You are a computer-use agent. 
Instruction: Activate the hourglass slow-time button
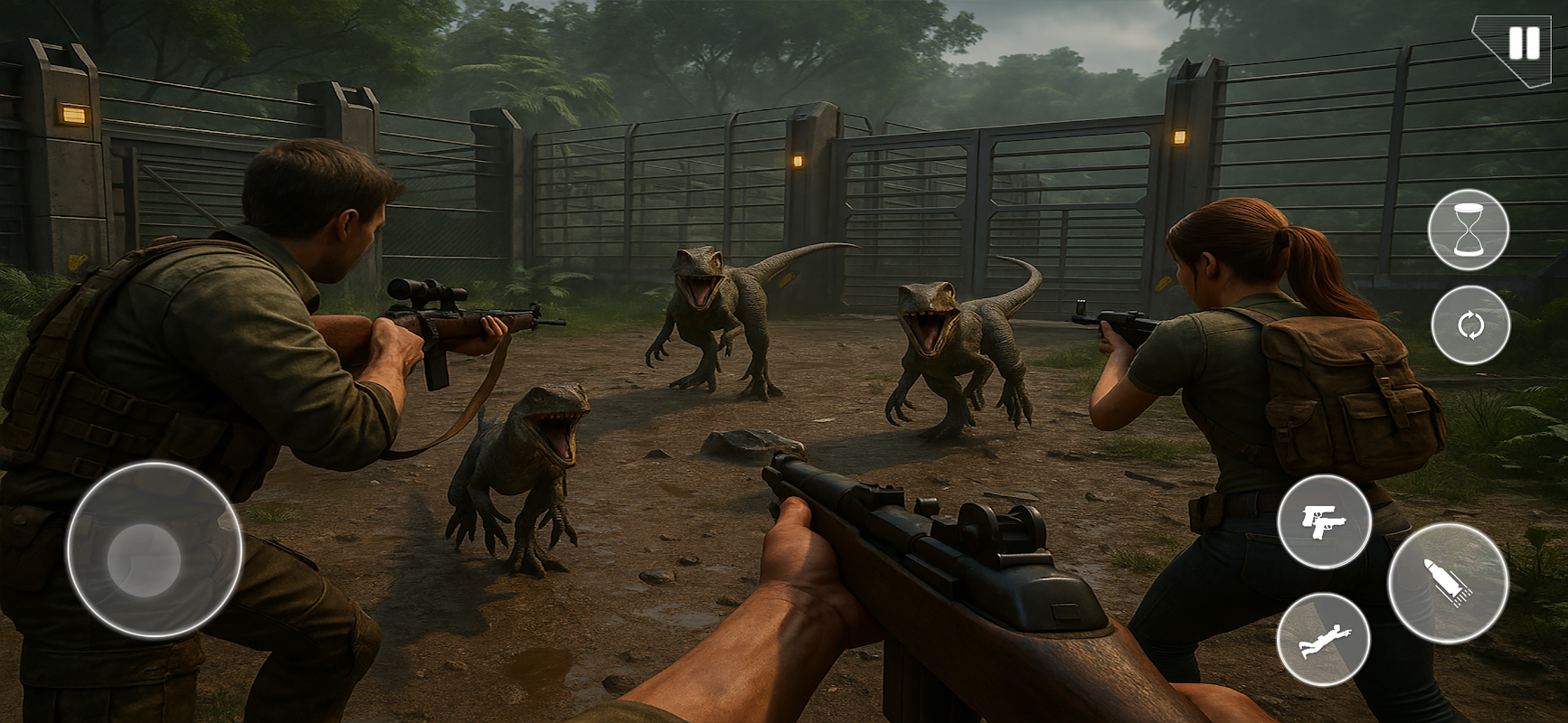pyautogui.click(x=1469, y=230)
